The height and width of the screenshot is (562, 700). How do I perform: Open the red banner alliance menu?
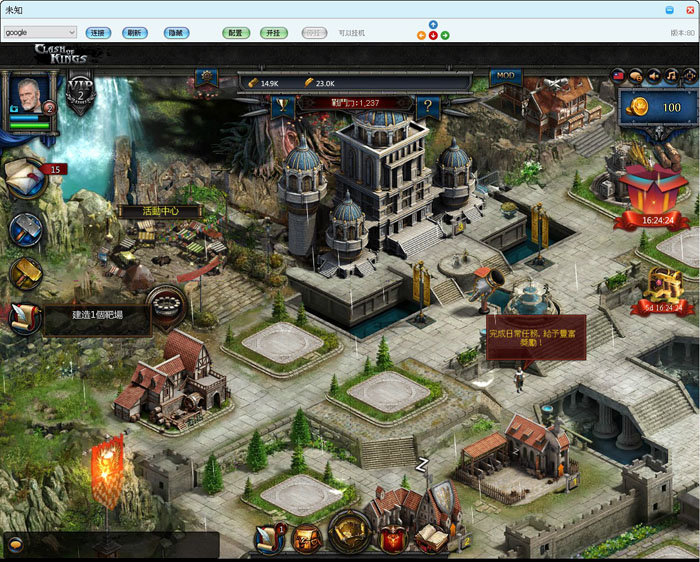click(392, 540)
